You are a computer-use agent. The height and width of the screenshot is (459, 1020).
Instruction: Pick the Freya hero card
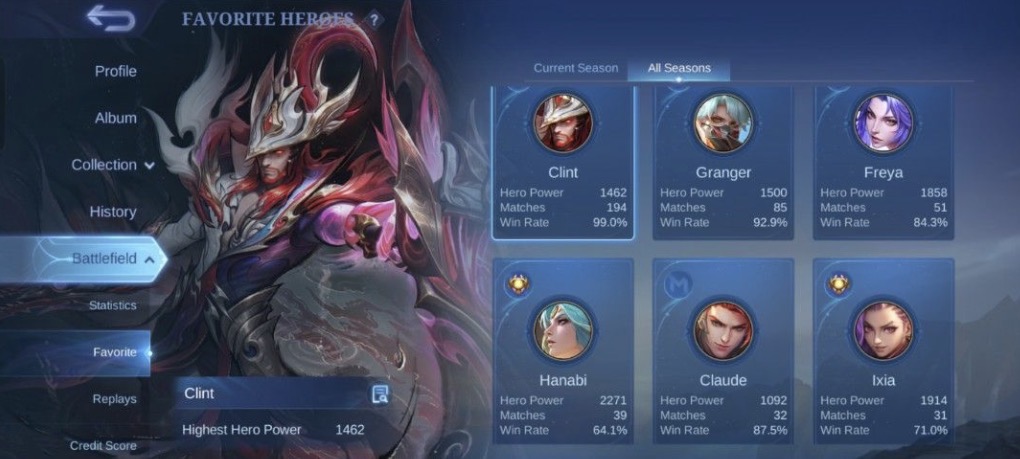click(x=883, y=162)
